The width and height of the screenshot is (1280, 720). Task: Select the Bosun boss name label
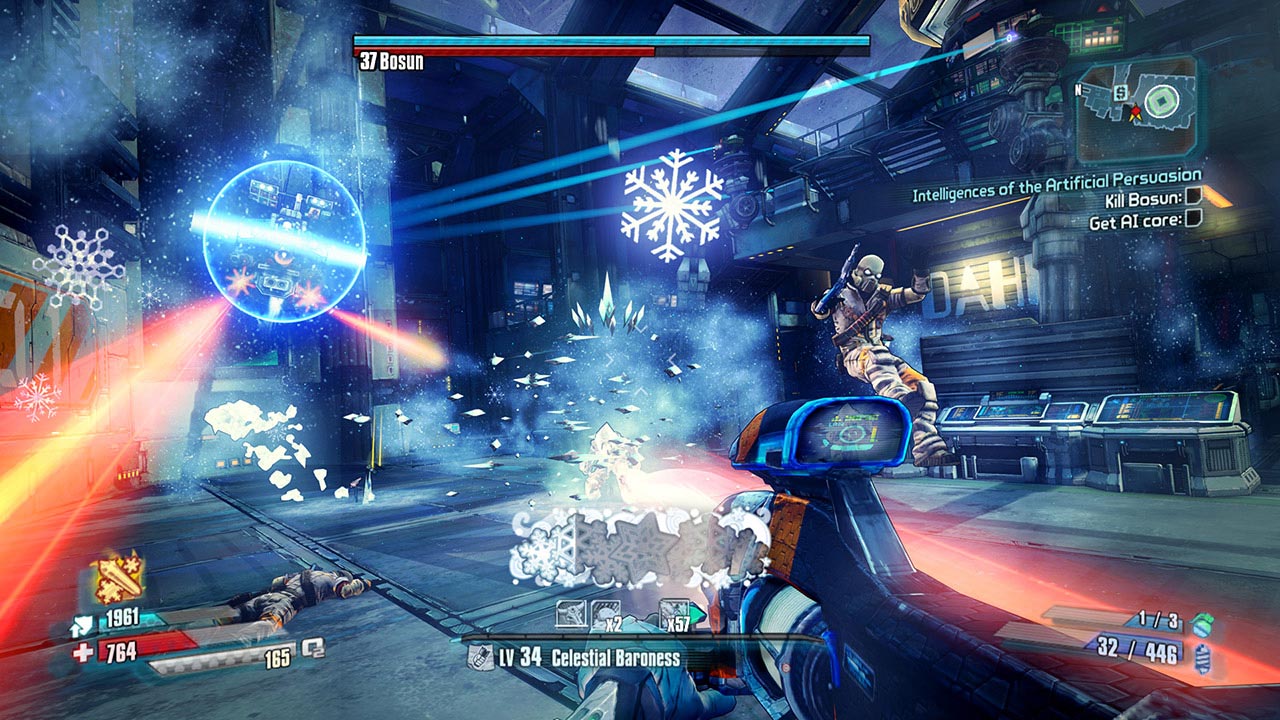(x=390, y=62)
